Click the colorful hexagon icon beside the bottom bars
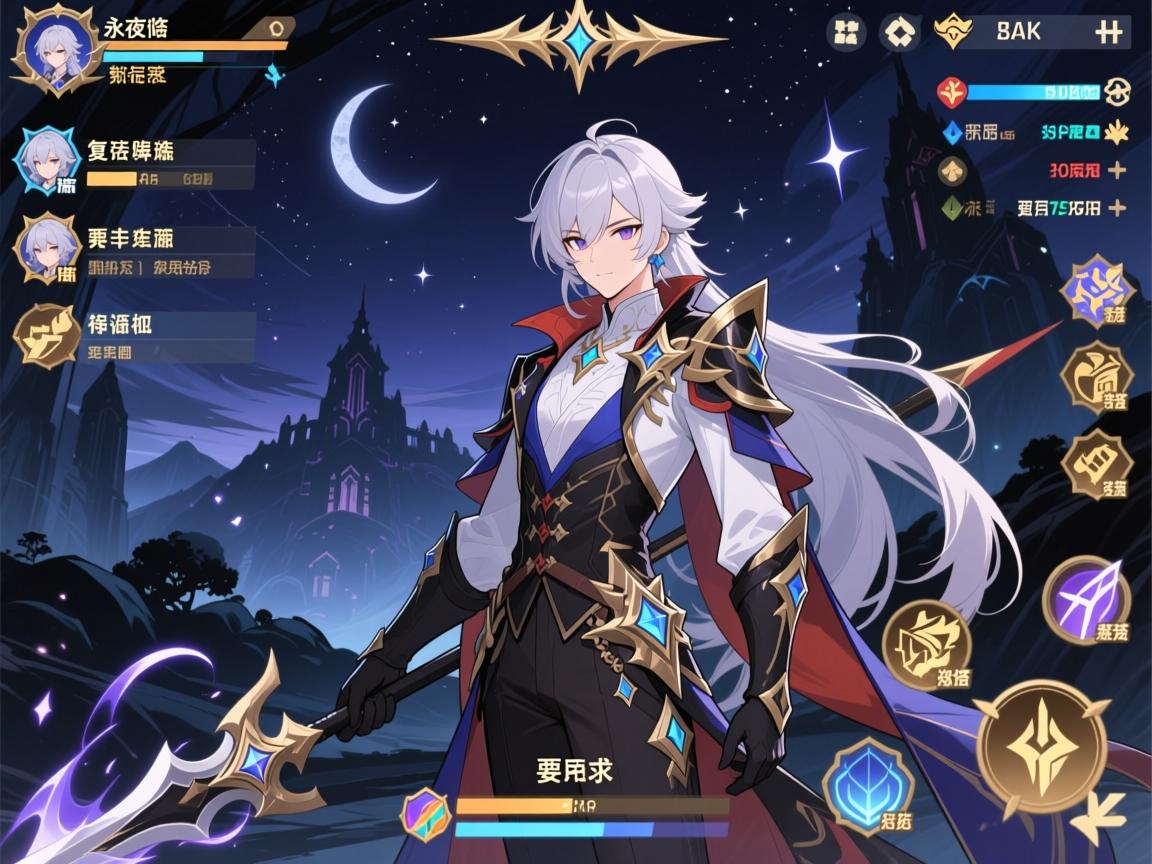Image resolution: width=1152 pixels, height=864 pixels. (426, 809)
